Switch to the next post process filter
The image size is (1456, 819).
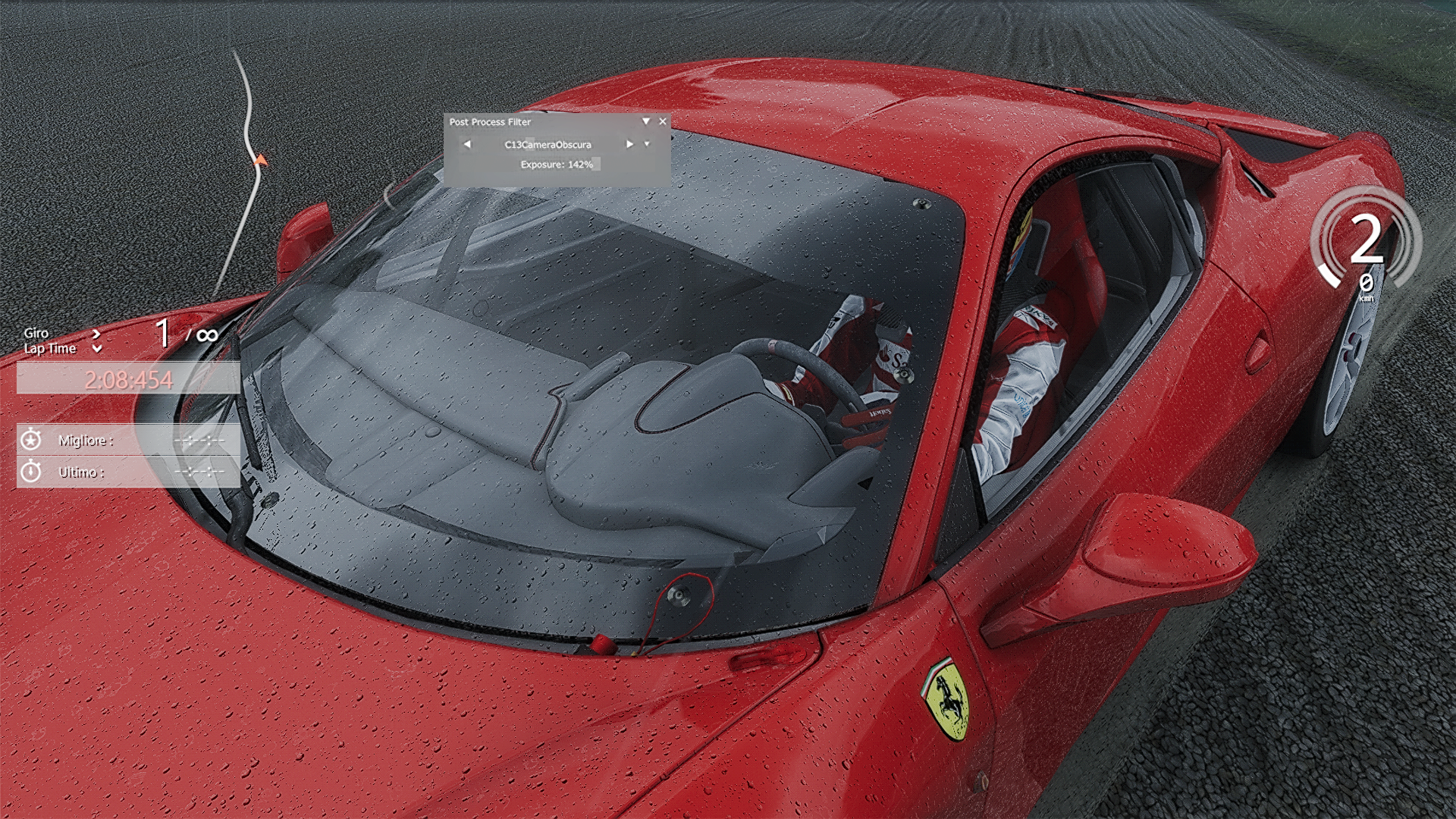[x=629, y=144]
